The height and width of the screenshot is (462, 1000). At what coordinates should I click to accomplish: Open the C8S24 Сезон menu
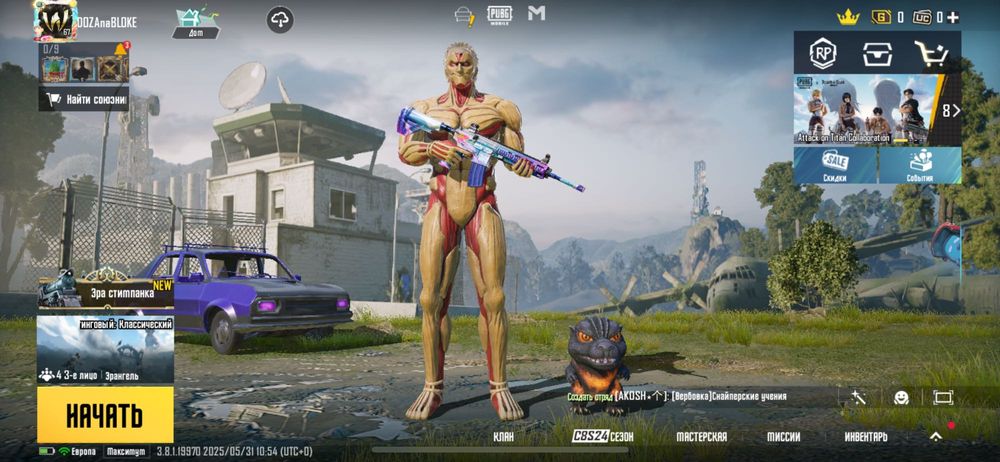pyautogui.click(x=603, y=437)
